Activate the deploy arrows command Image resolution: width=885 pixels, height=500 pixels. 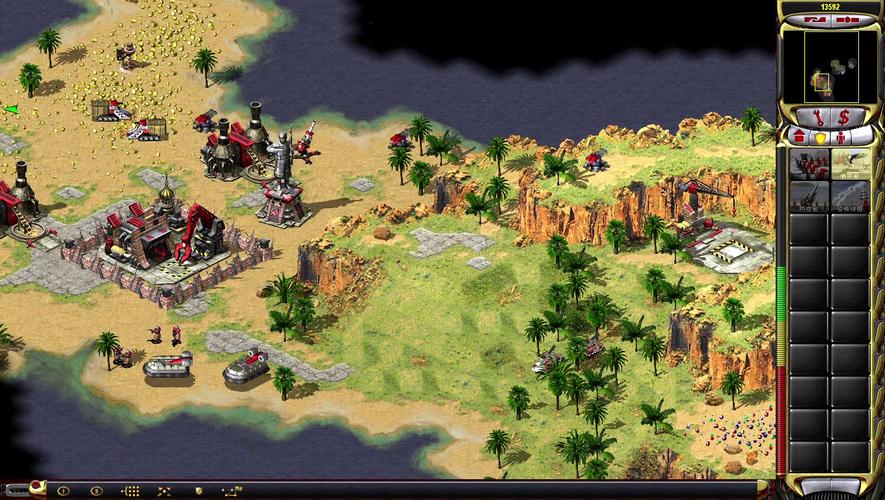pos(163,491)
